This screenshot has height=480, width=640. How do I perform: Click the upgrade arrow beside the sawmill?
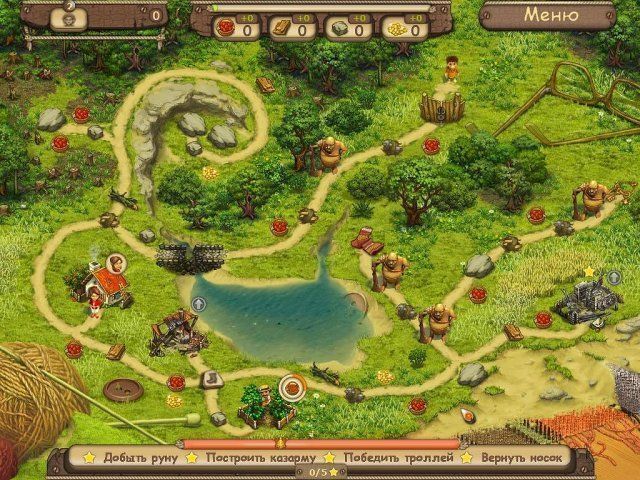(x=199, y=302)
